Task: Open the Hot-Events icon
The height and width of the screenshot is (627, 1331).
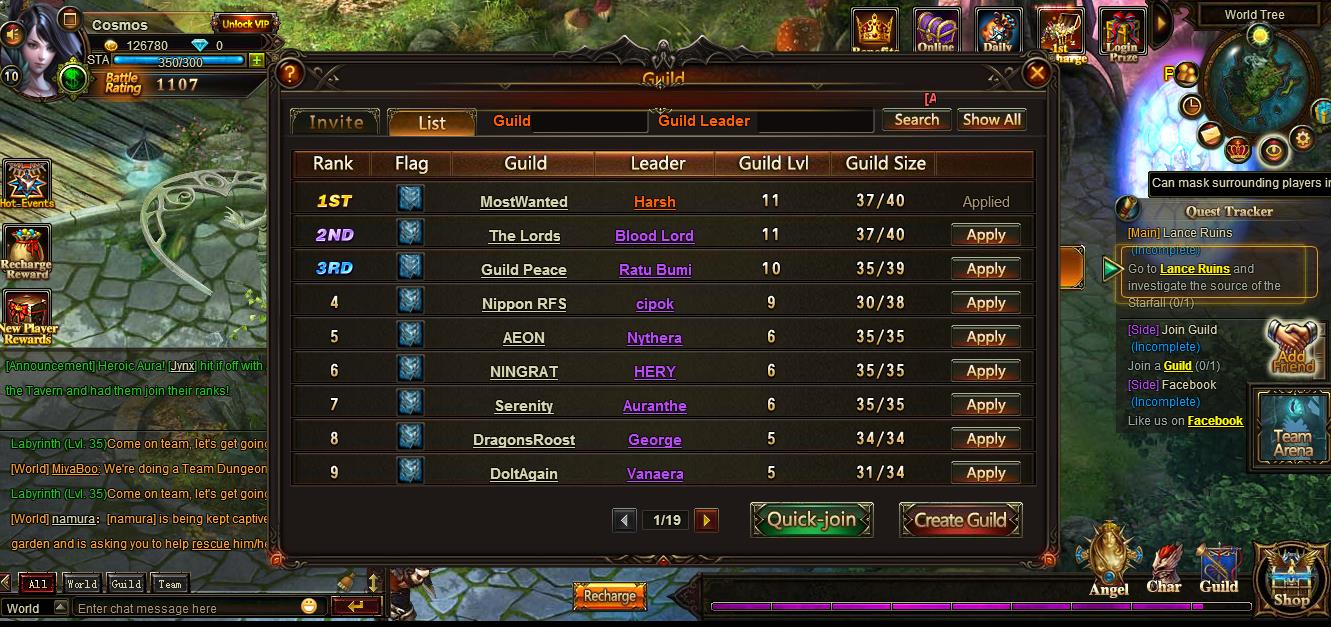Action: pyautogui.click(x=27, y=184)
